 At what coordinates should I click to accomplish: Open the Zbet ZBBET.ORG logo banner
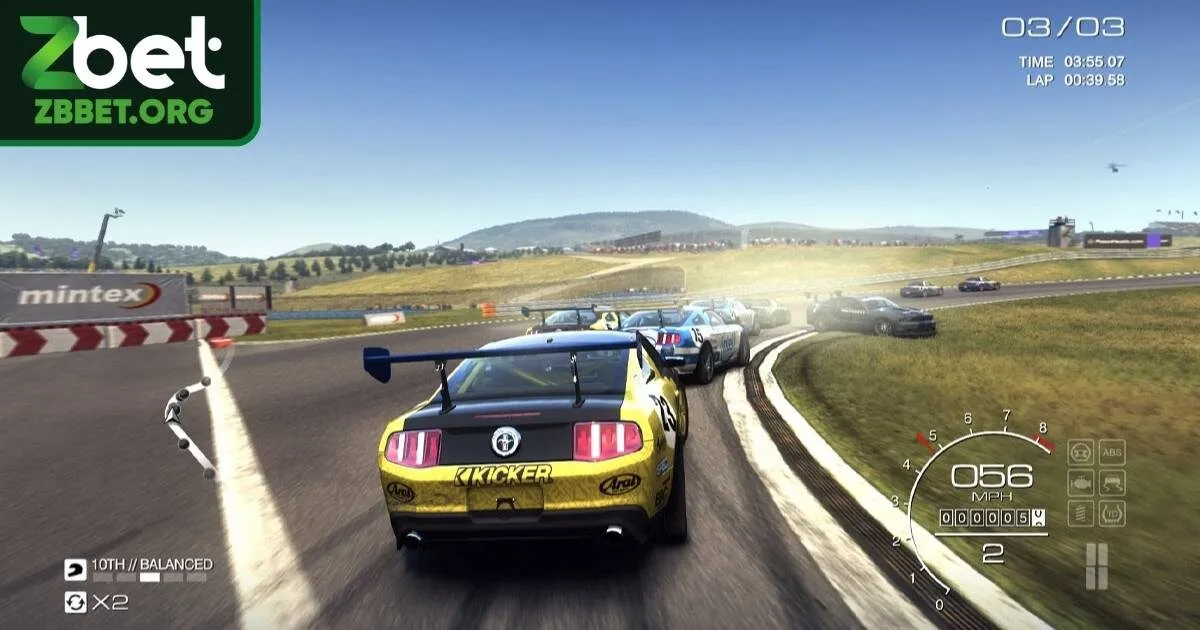coord(128,70)
